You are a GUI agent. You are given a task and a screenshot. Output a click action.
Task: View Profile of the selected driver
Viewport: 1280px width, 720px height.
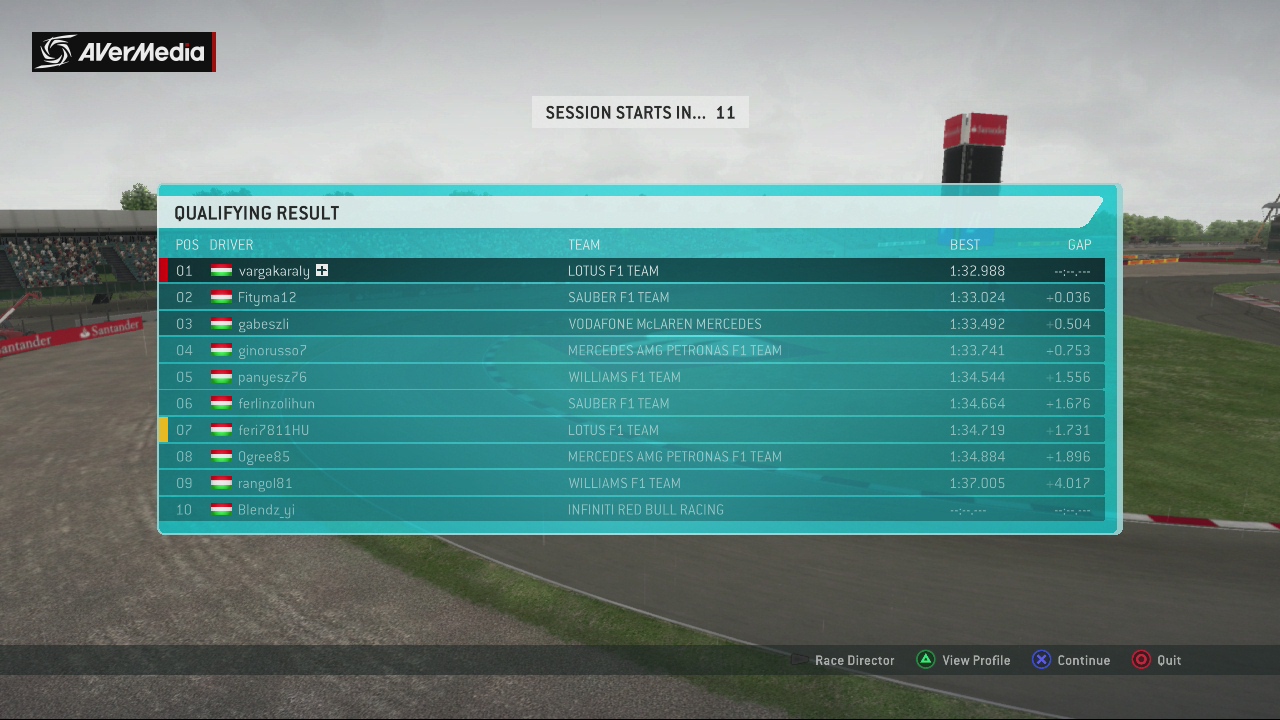point(964,660)
